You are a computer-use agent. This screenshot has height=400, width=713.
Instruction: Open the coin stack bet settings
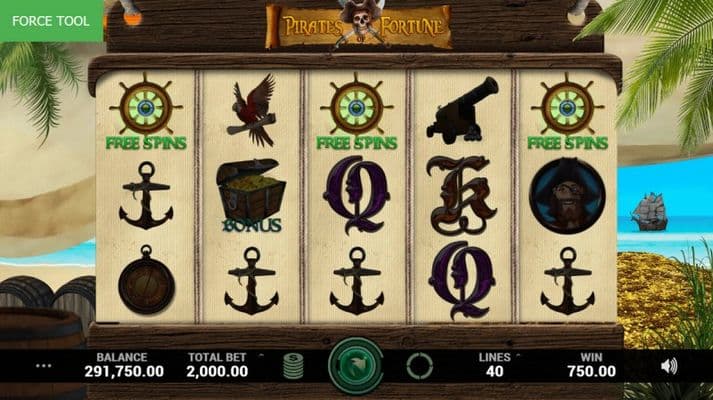293,365
